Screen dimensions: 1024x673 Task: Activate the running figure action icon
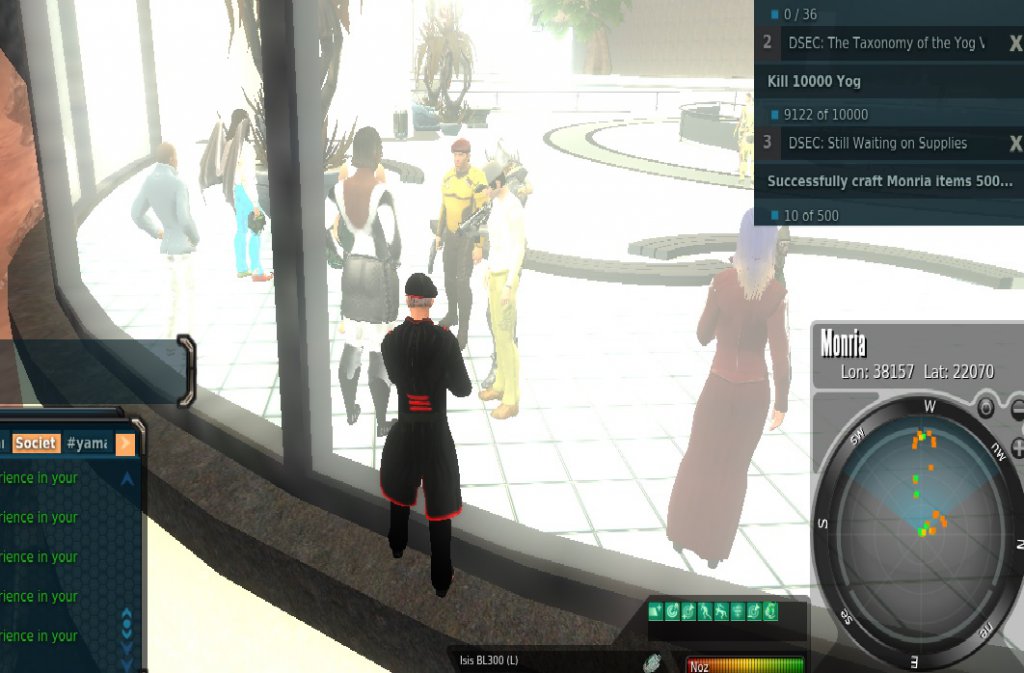click(705, 611)
